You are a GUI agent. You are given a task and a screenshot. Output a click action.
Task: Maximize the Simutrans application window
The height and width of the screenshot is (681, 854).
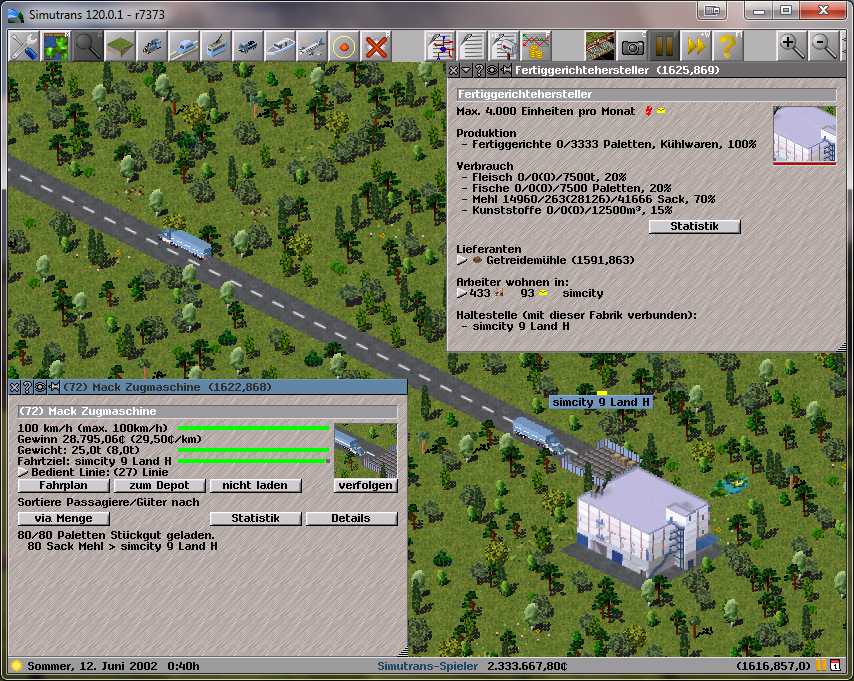[x=785, y=11]
